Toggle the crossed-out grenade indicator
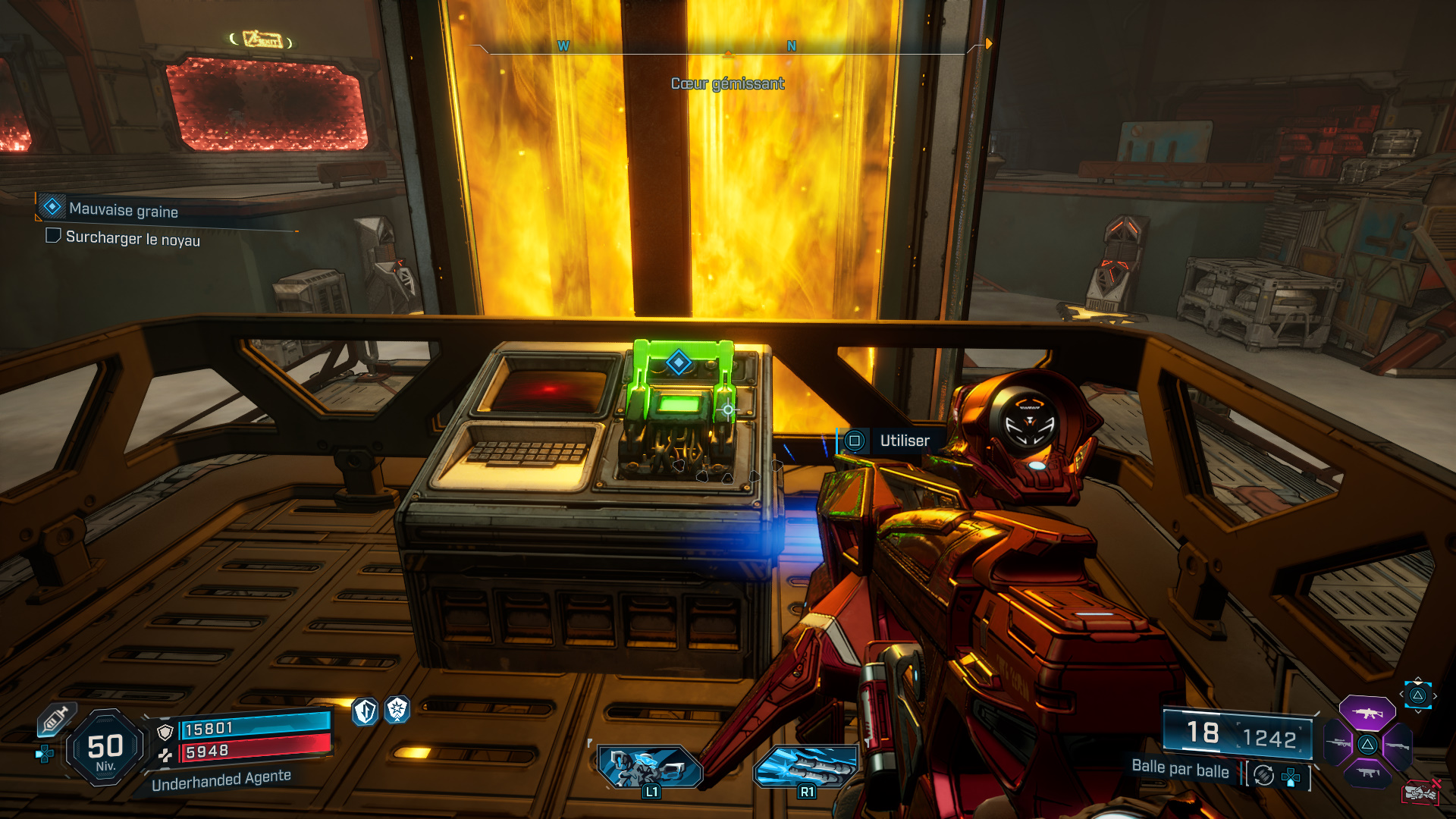Viewport: 1456px width, 819px height. (x=1420, y=792)
